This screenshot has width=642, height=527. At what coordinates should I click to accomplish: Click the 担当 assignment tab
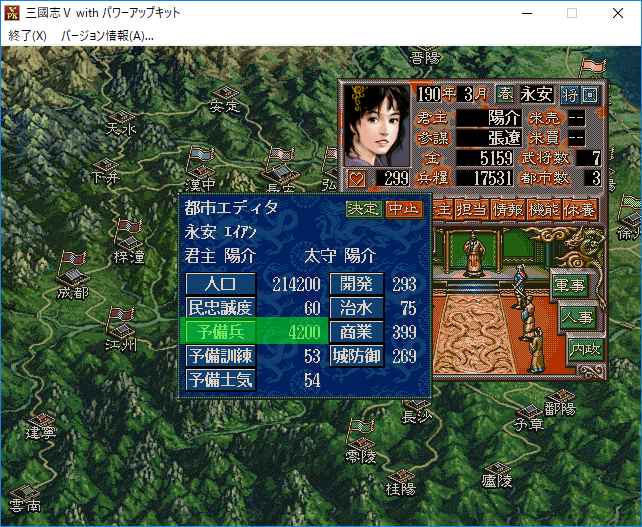click(x=473, y=209)
